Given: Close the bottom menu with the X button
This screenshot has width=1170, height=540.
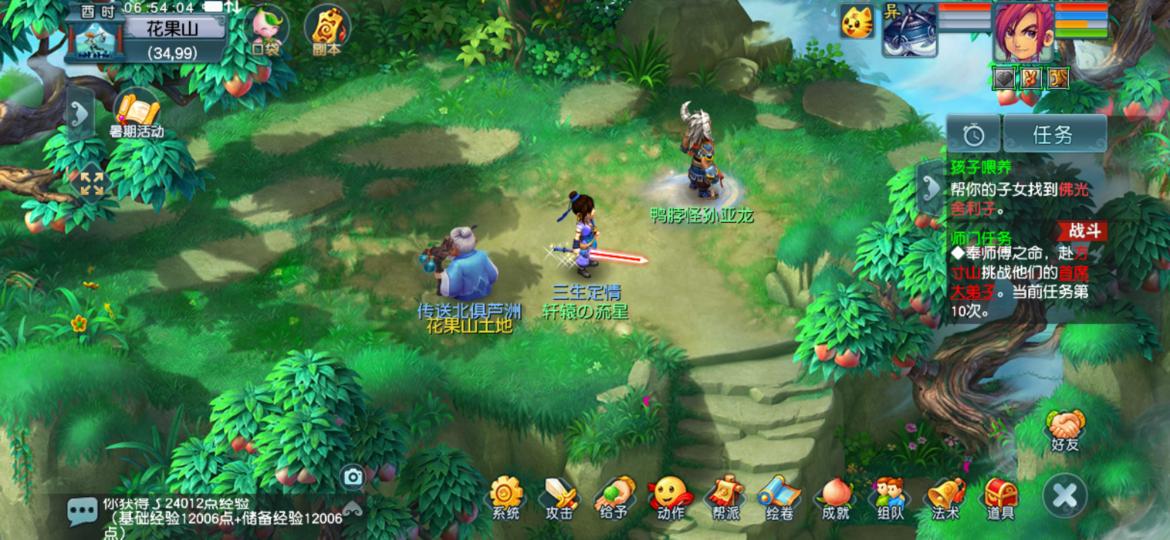Looking at the screenshot, I should tap(1065, 495).
